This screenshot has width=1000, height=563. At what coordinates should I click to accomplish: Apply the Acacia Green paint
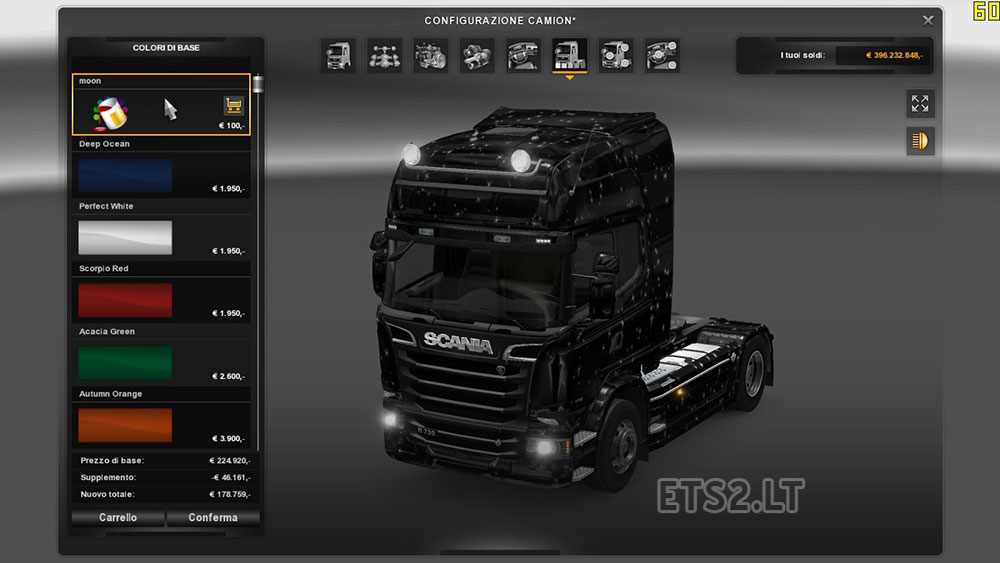coord(125,363)
